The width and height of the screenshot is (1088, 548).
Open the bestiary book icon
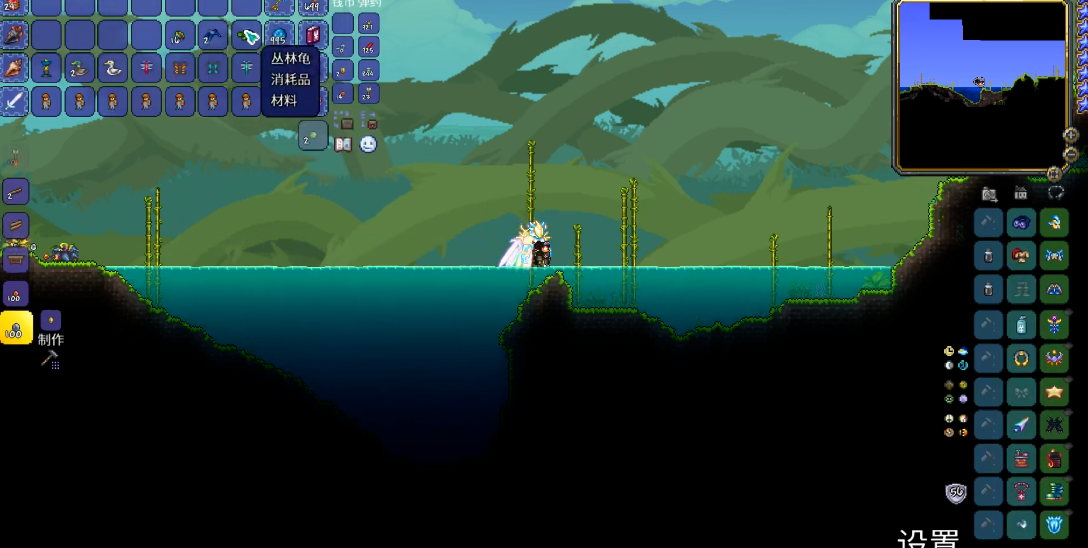pos(343,144)
